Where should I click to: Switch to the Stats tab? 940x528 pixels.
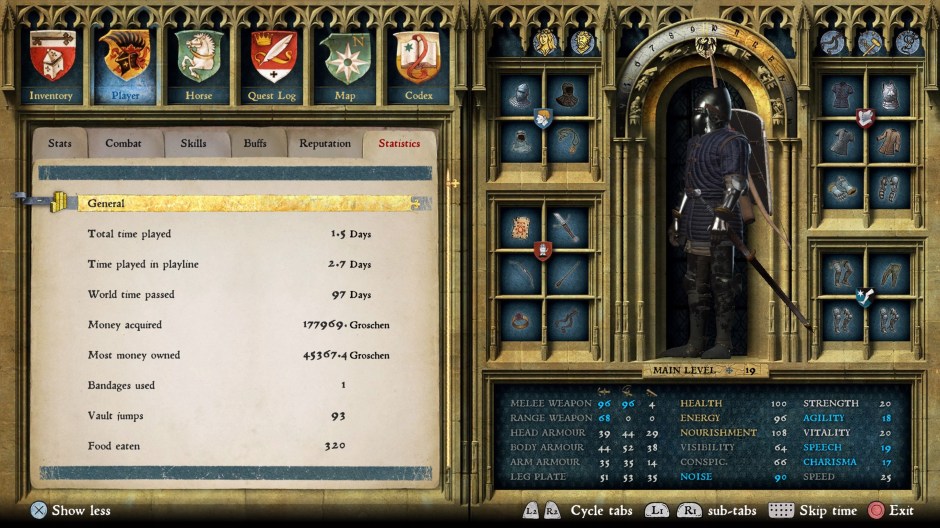point(60,143)
